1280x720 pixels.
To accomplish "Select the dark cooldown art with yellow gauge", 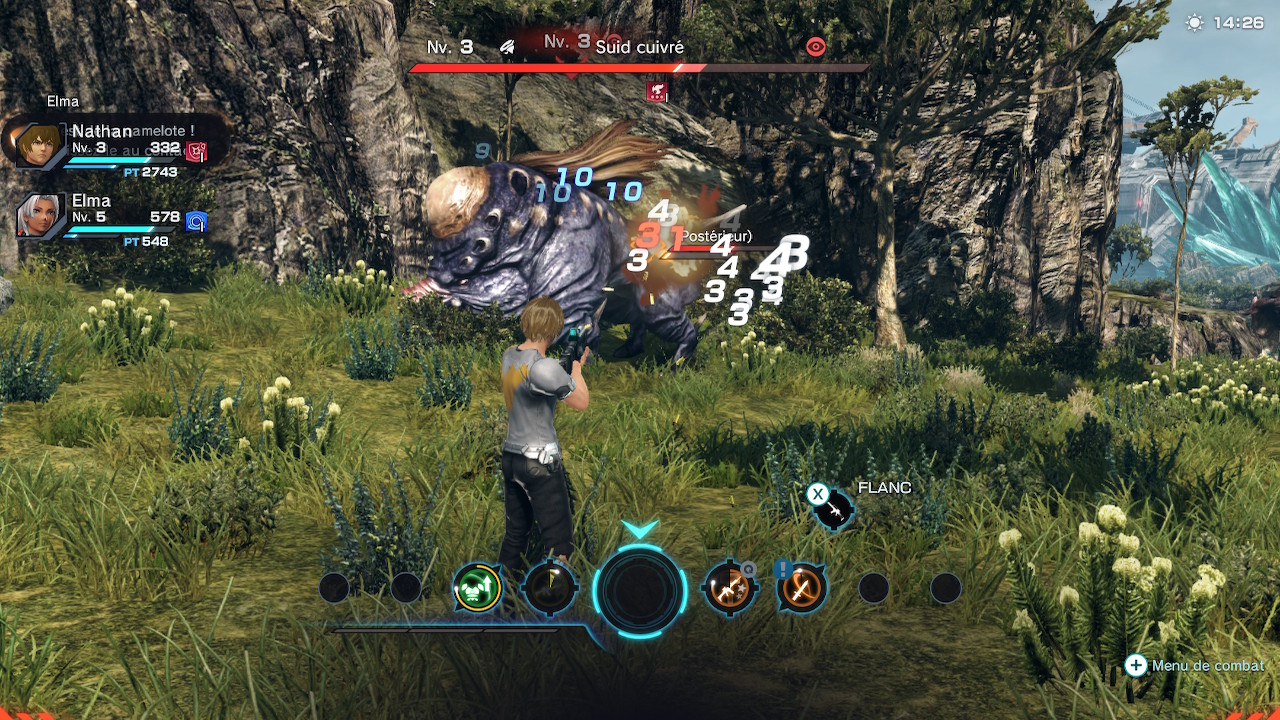I will pos(550,588).
